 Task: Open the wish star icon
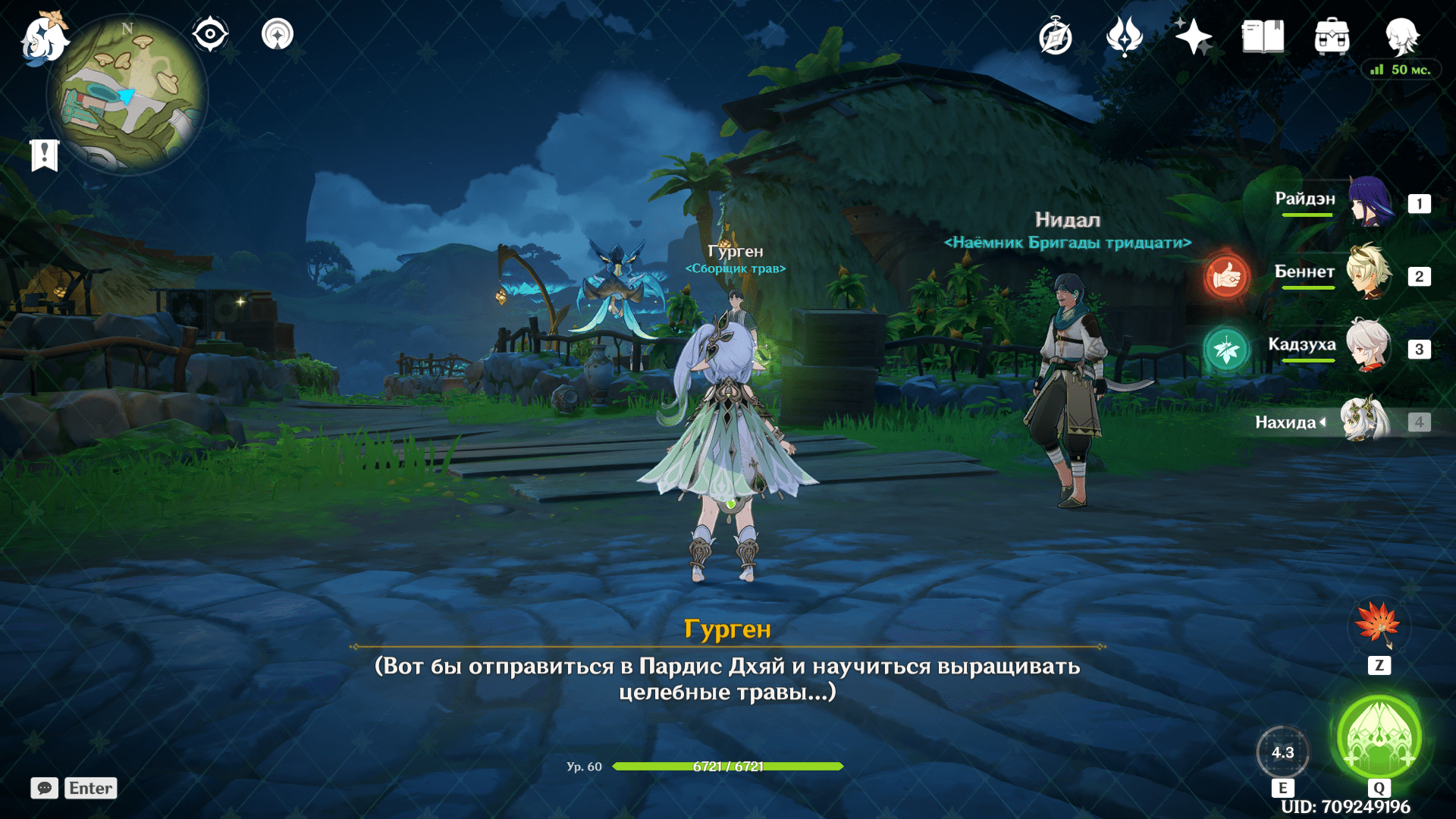coord(1194,36)
